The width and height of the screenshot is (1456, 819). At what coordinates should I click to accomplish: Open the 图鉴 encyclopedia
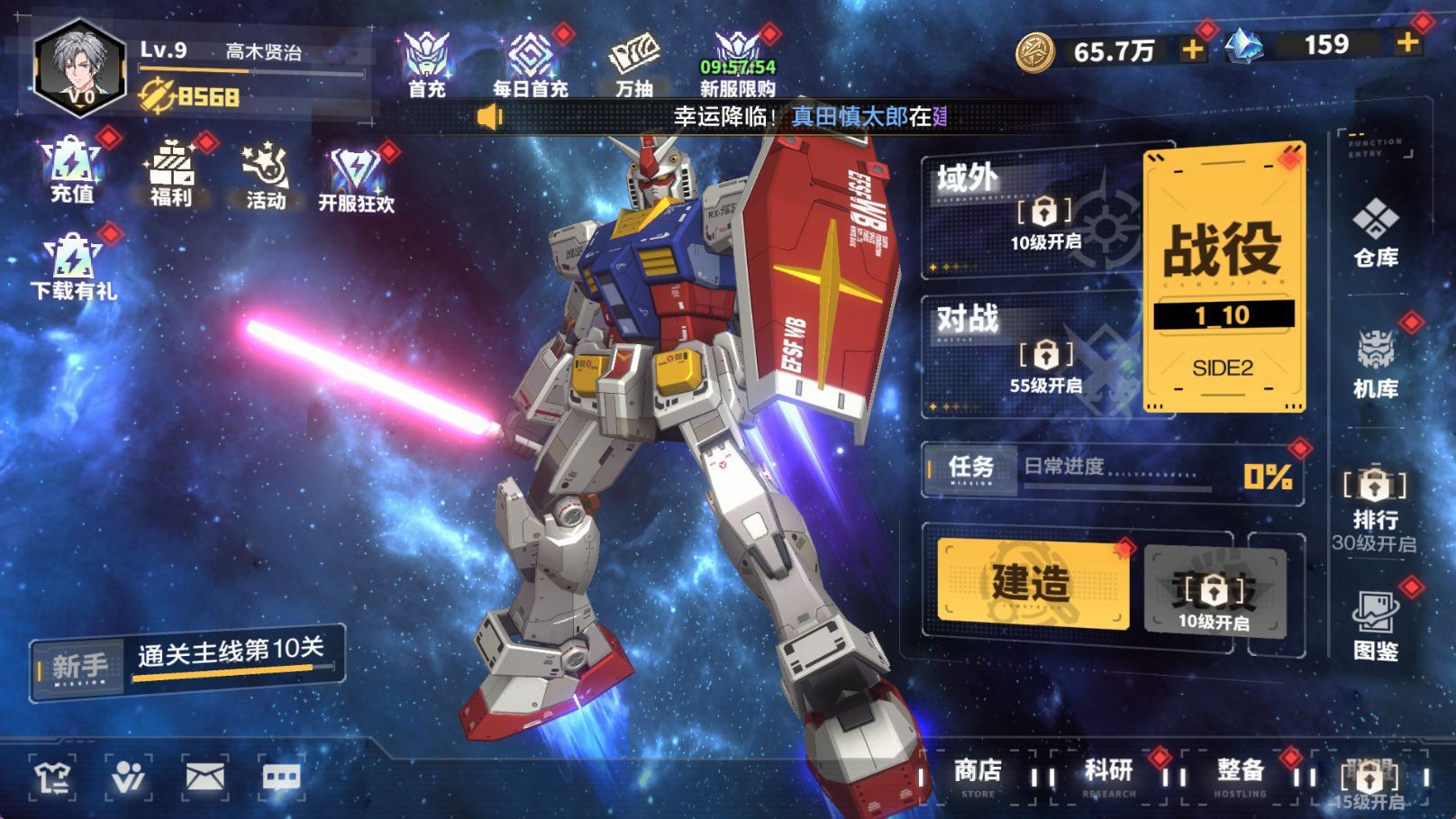click(1375, 625)
